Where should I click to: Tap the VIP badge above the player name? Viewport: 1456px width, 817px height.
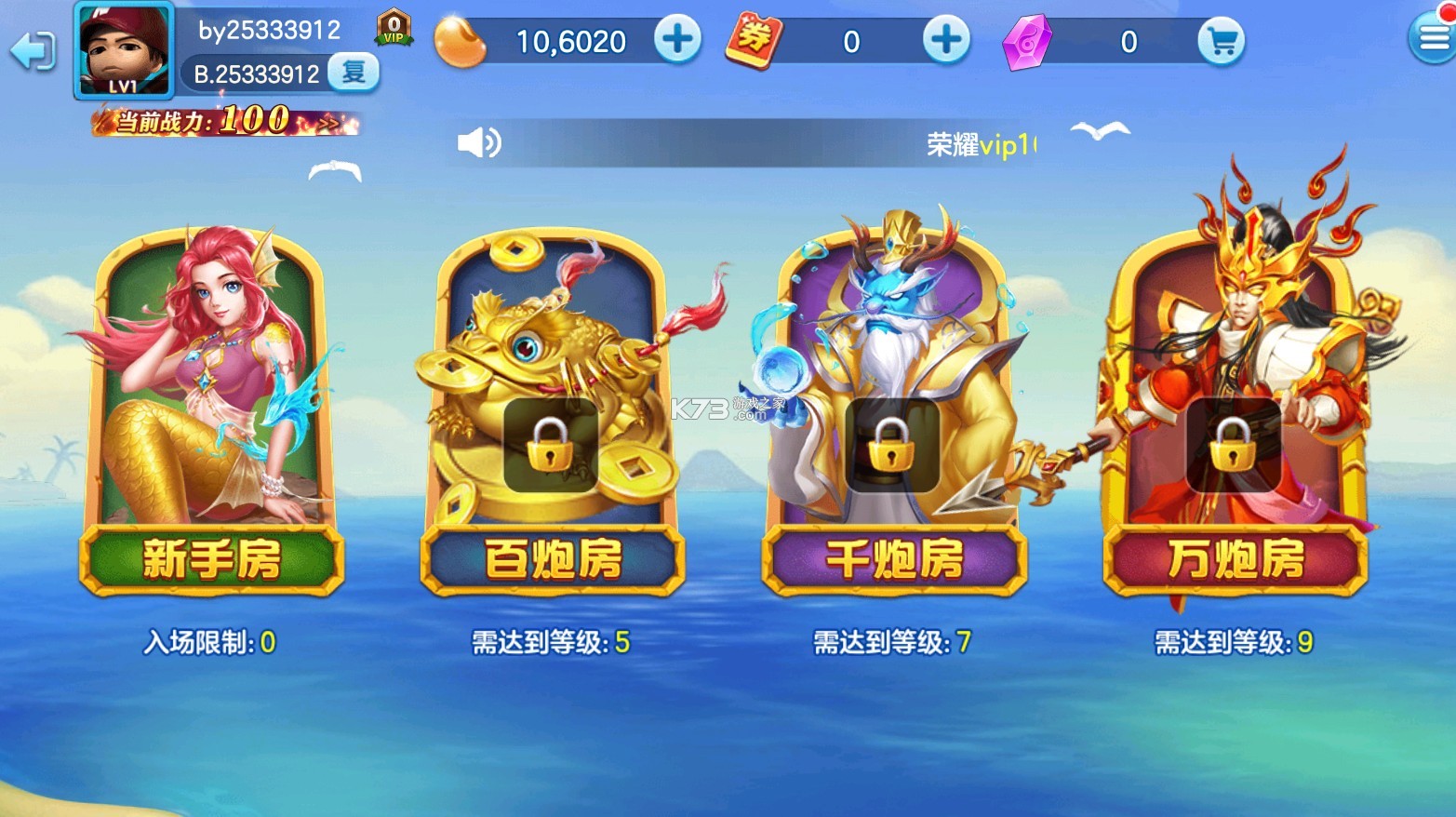(x=393, y=27)
